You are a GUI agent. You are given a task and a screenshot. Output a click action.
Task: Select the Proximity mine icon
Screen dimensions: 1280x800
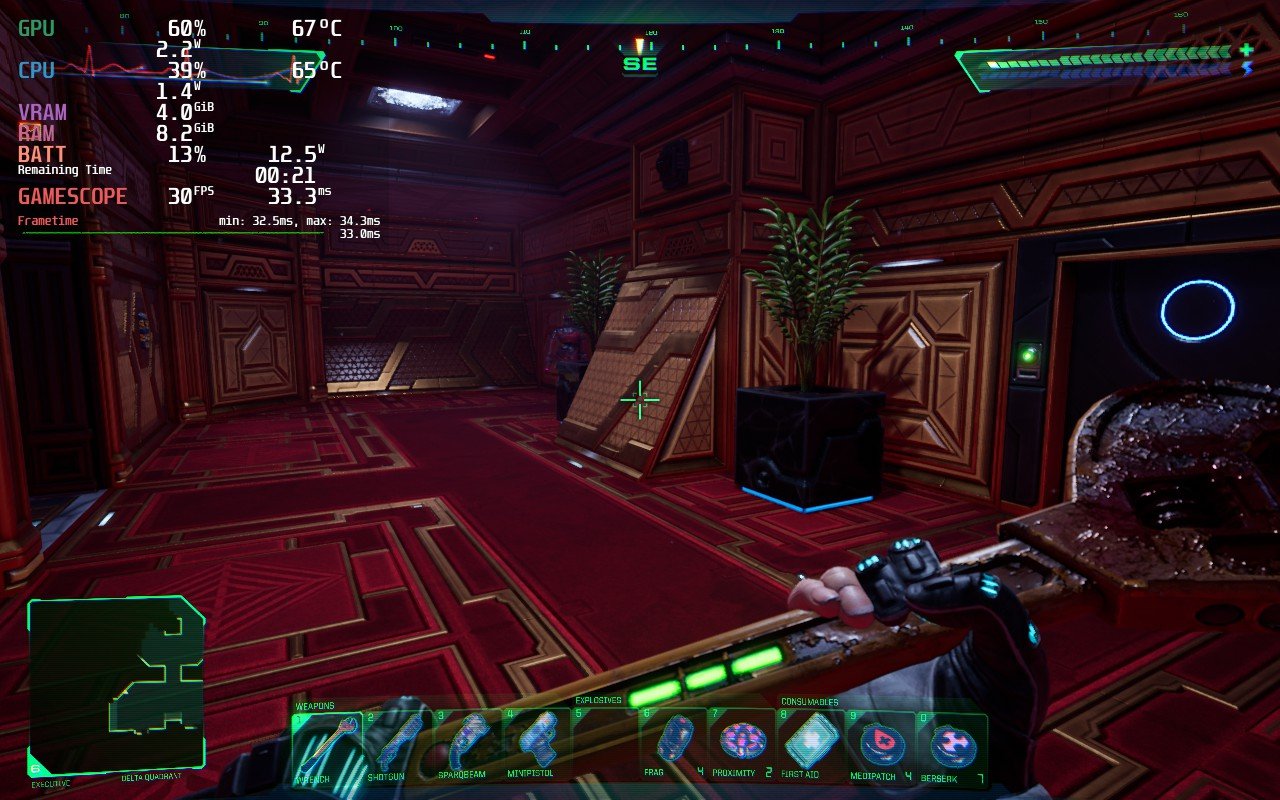click(x=741, y=740)
